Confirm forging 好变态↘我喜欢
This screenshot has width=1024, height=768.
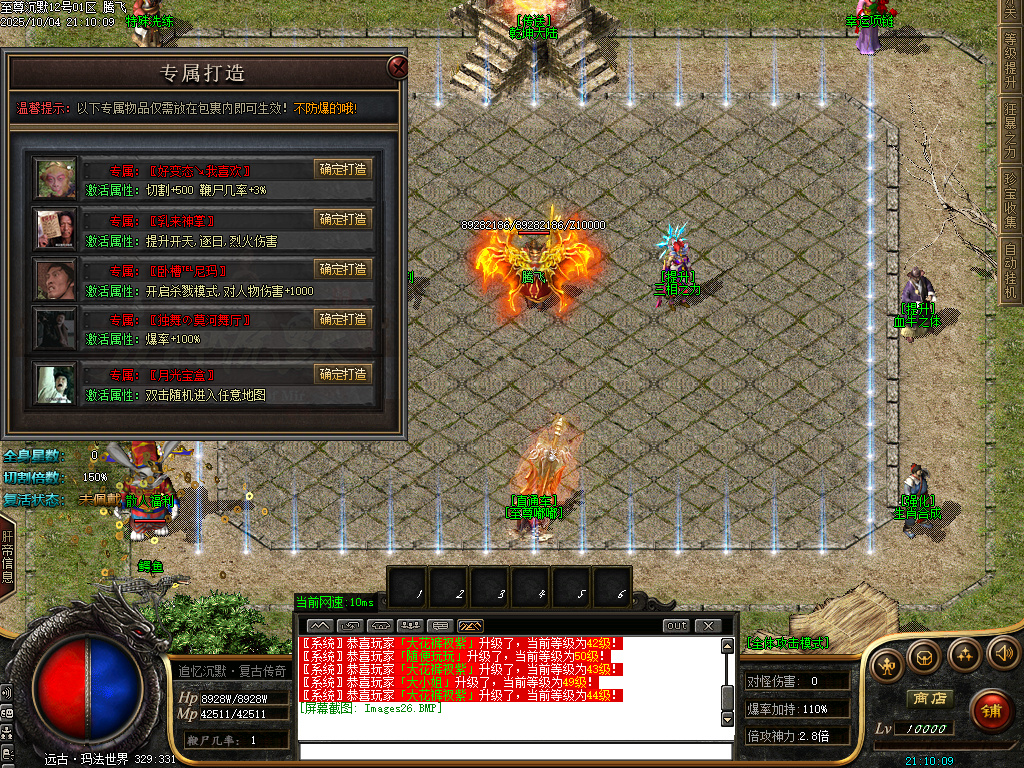tap(343, 169)
